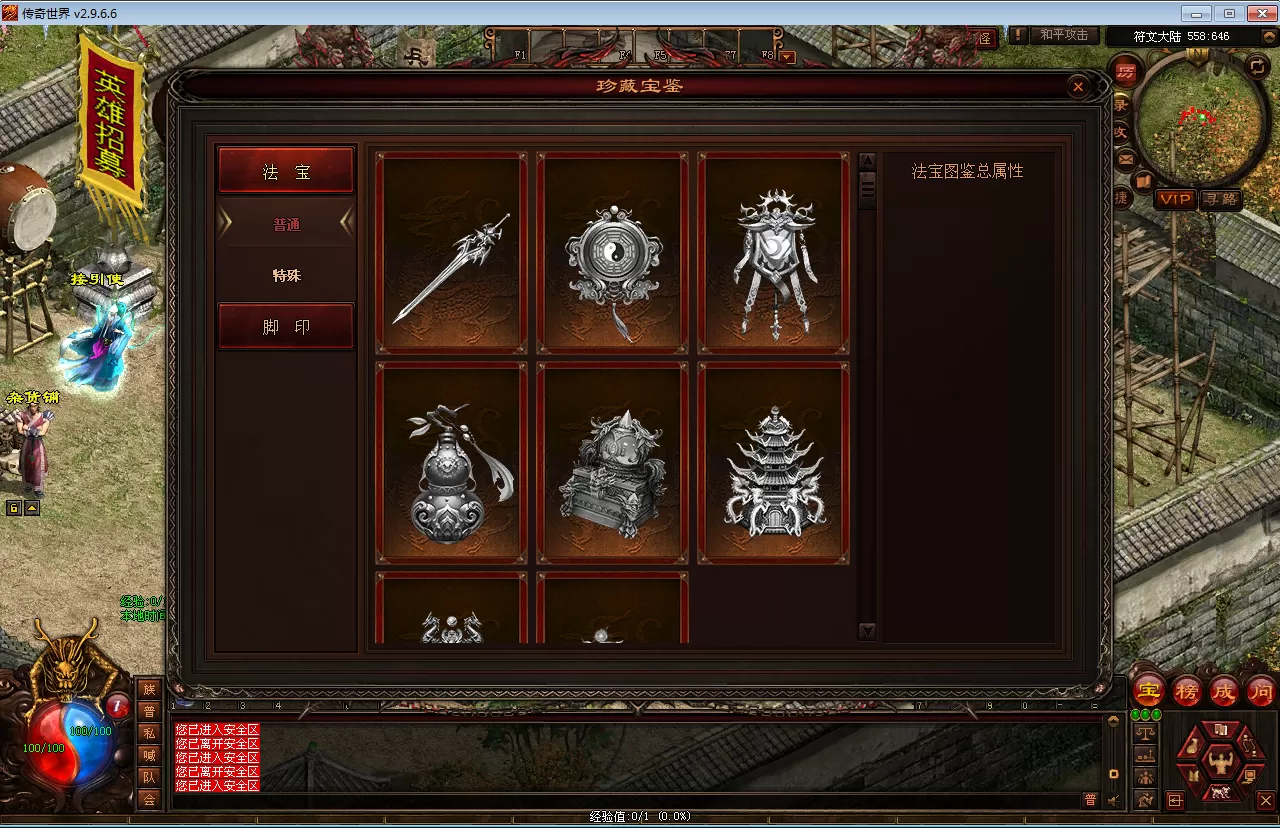Open the F8 skill slot dropdown arrow
The image size is (1280, 828).
(787, 55)
